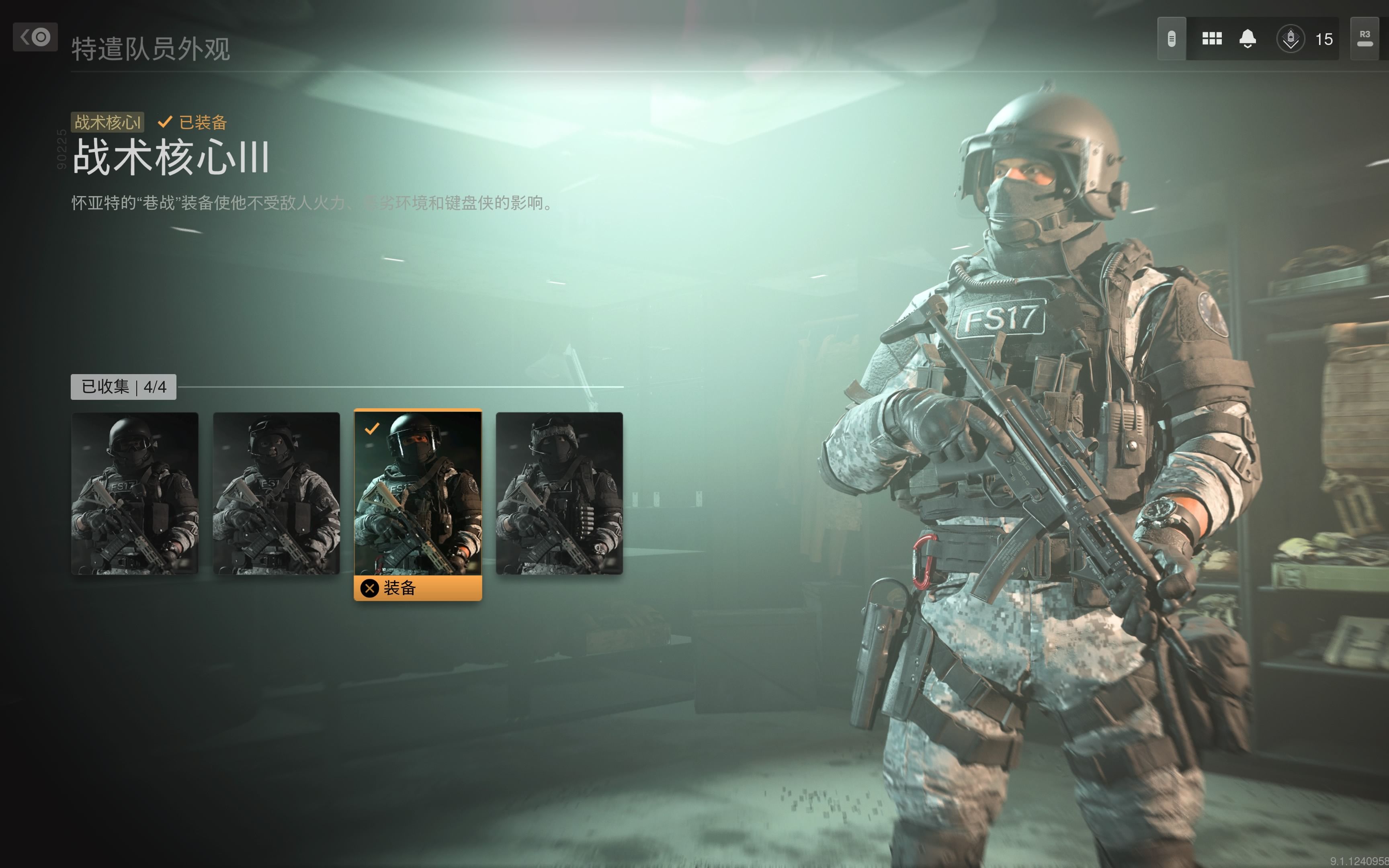Select the skin with camo helmet cover
Viewport: 1389px width, 868px height.
pos(559,493)
